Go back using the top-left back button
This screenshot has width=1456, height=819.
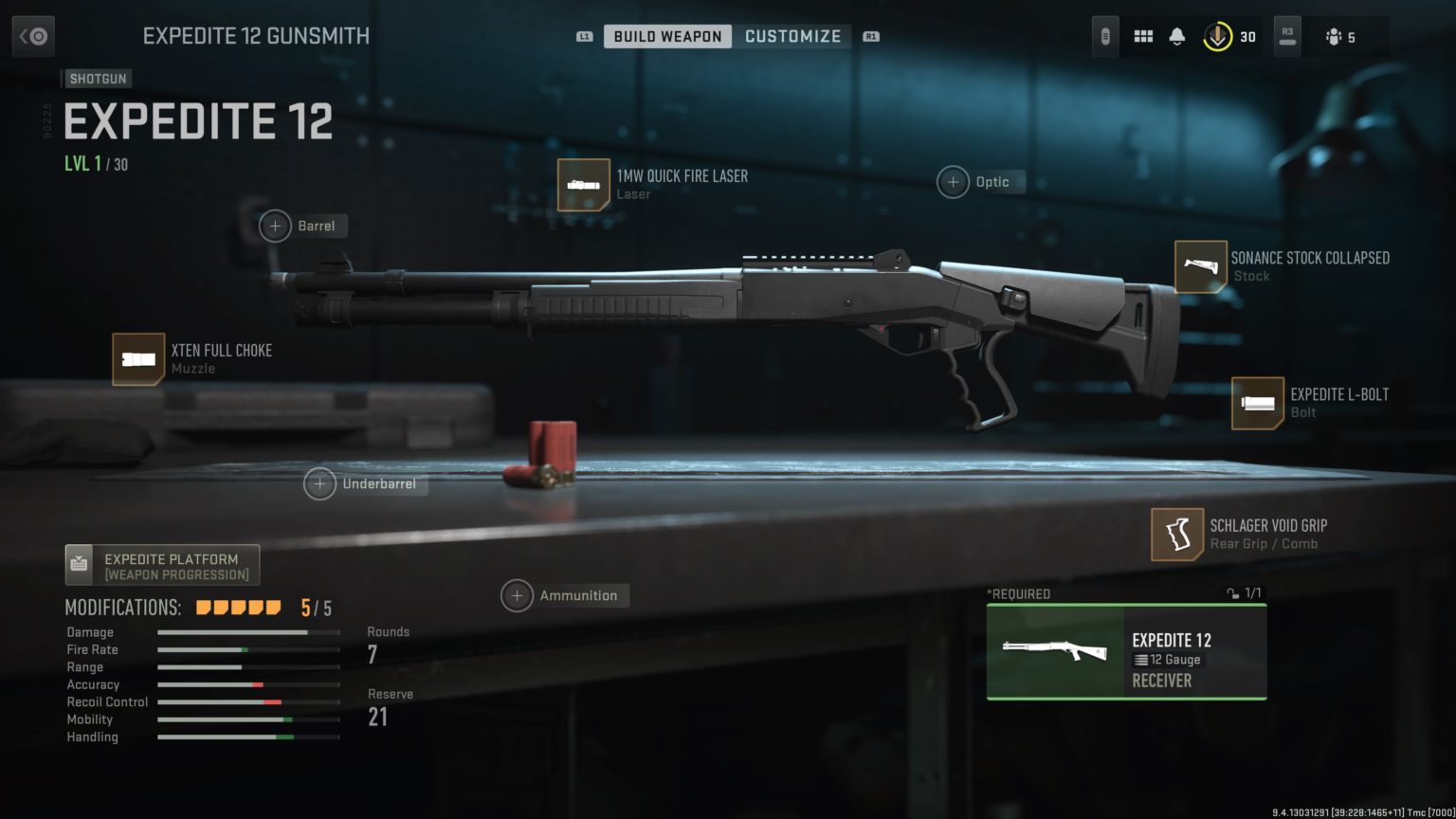point(33,37)
